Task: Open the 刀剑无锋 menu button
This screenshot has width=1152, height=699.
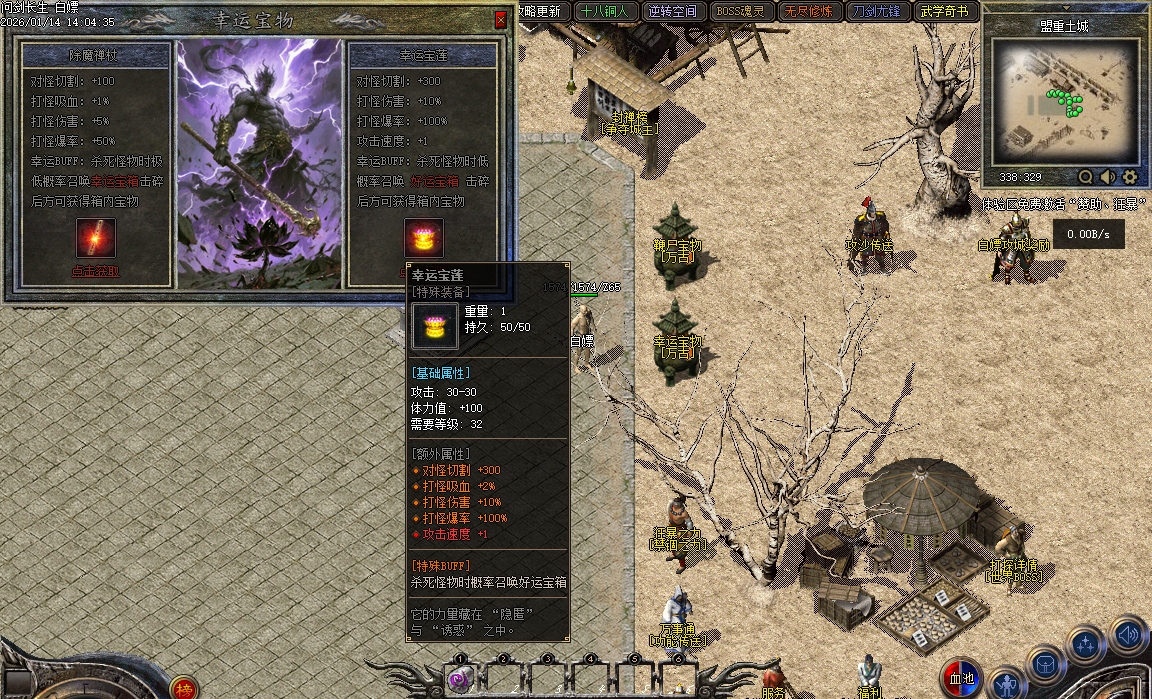Action: coord(875,12)
